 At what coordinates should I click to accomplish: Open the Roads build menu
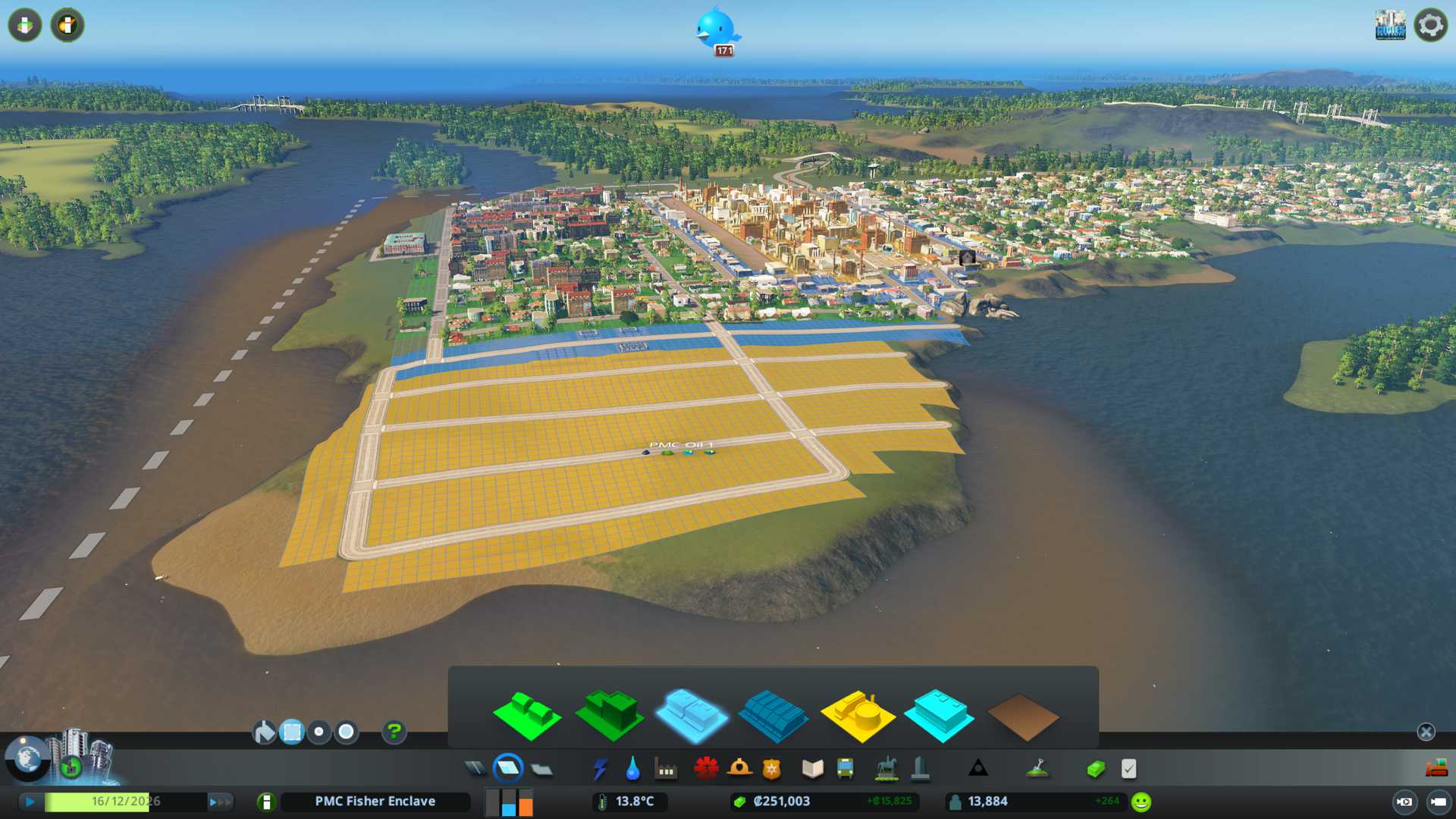coord(475,769)
